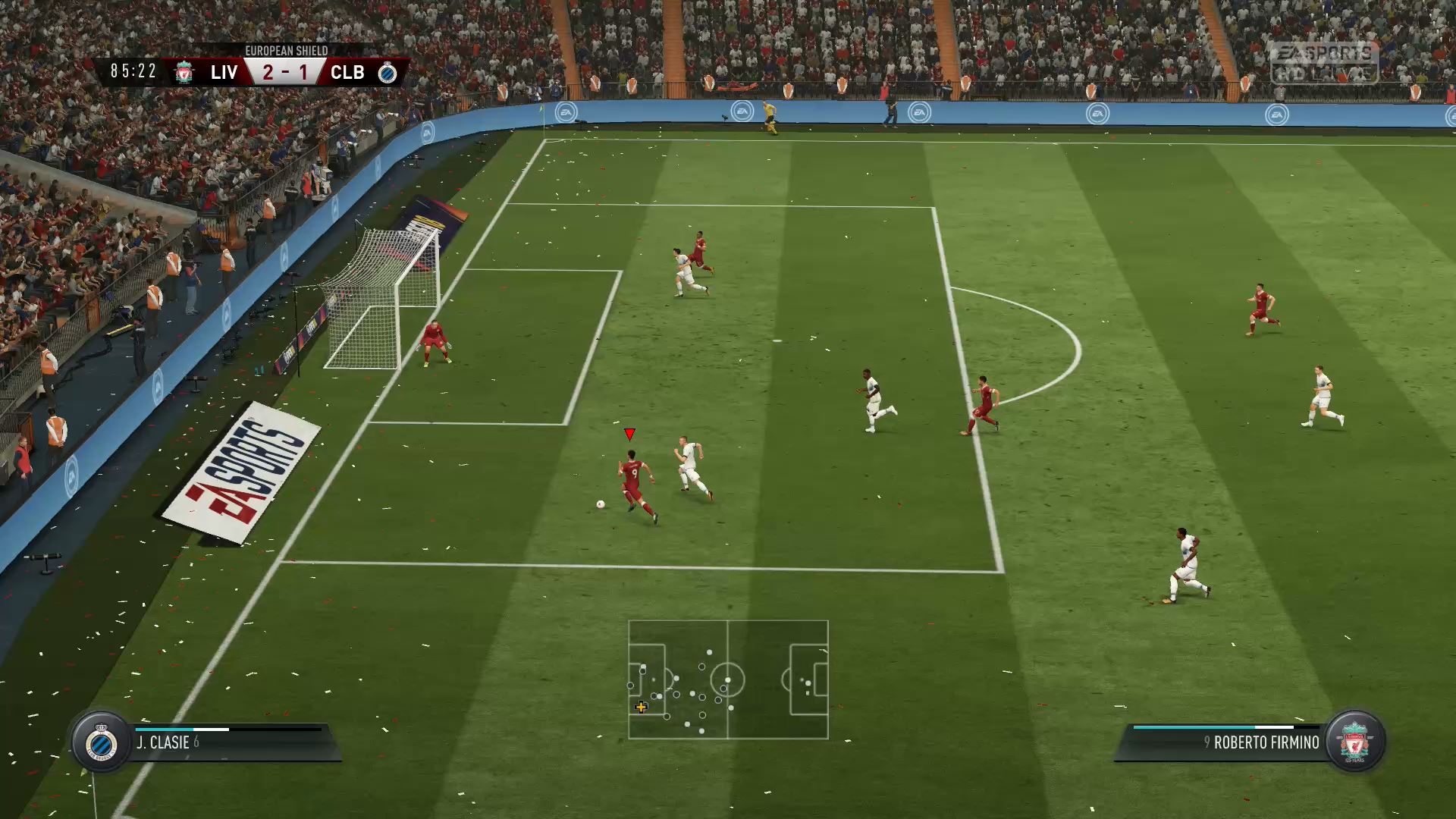The image size is (1456, 819).
Task: Click the J. Clasie name plate
Action: 163,742
